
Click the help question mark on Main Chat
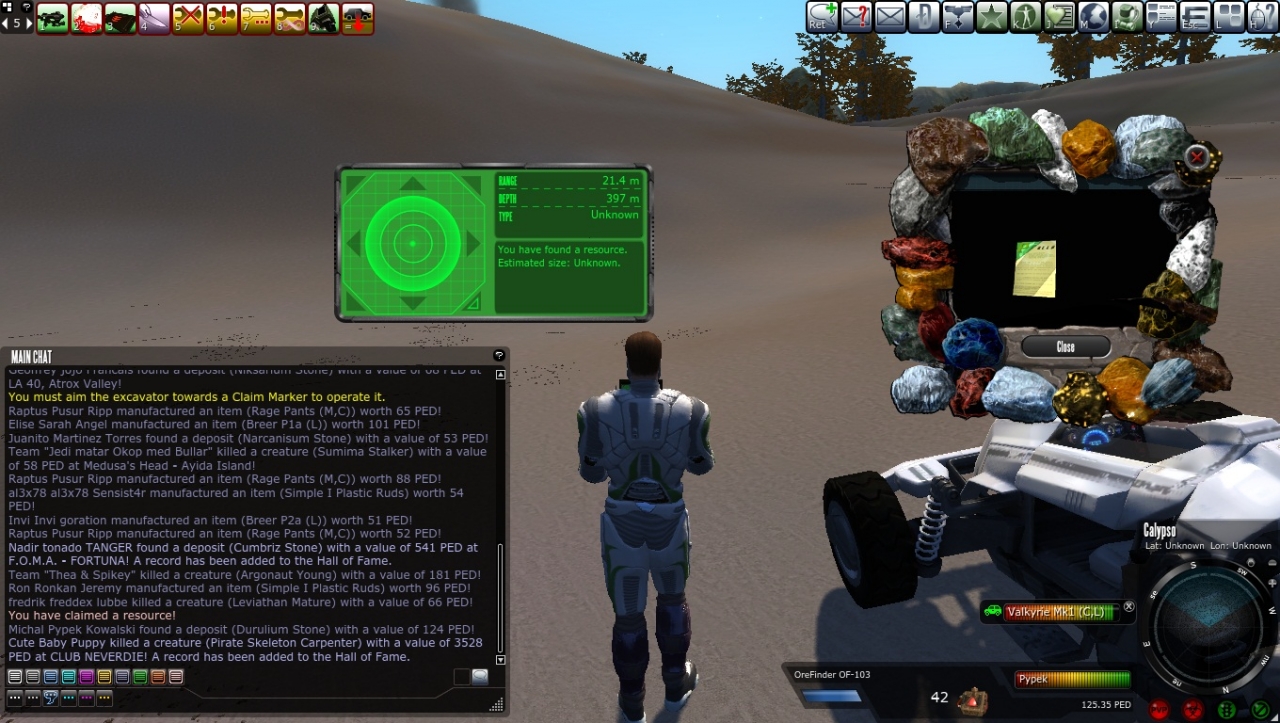click(x=499, y=356)
